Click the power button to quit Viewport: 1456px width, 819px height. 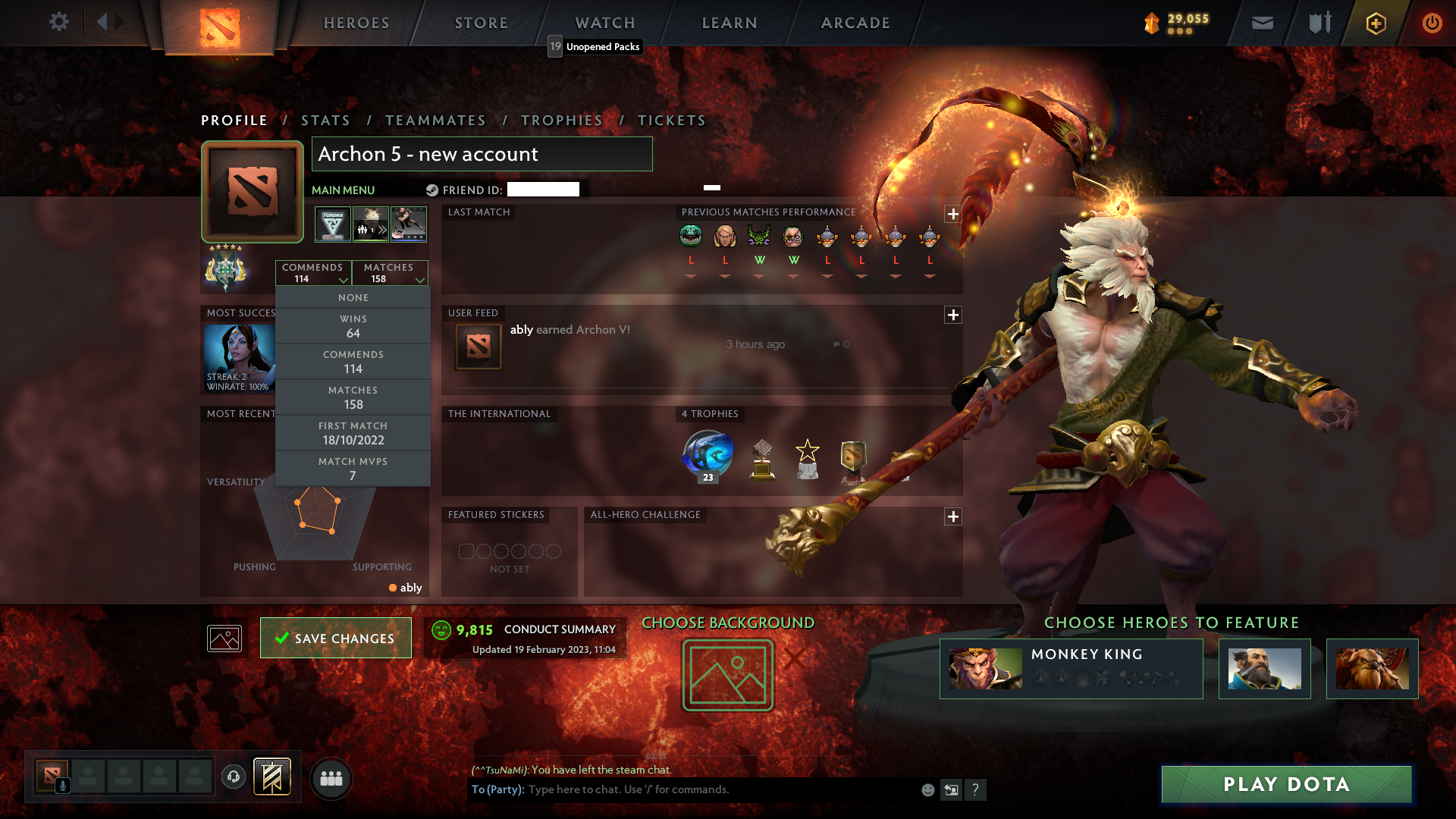tap(1432, 23)
